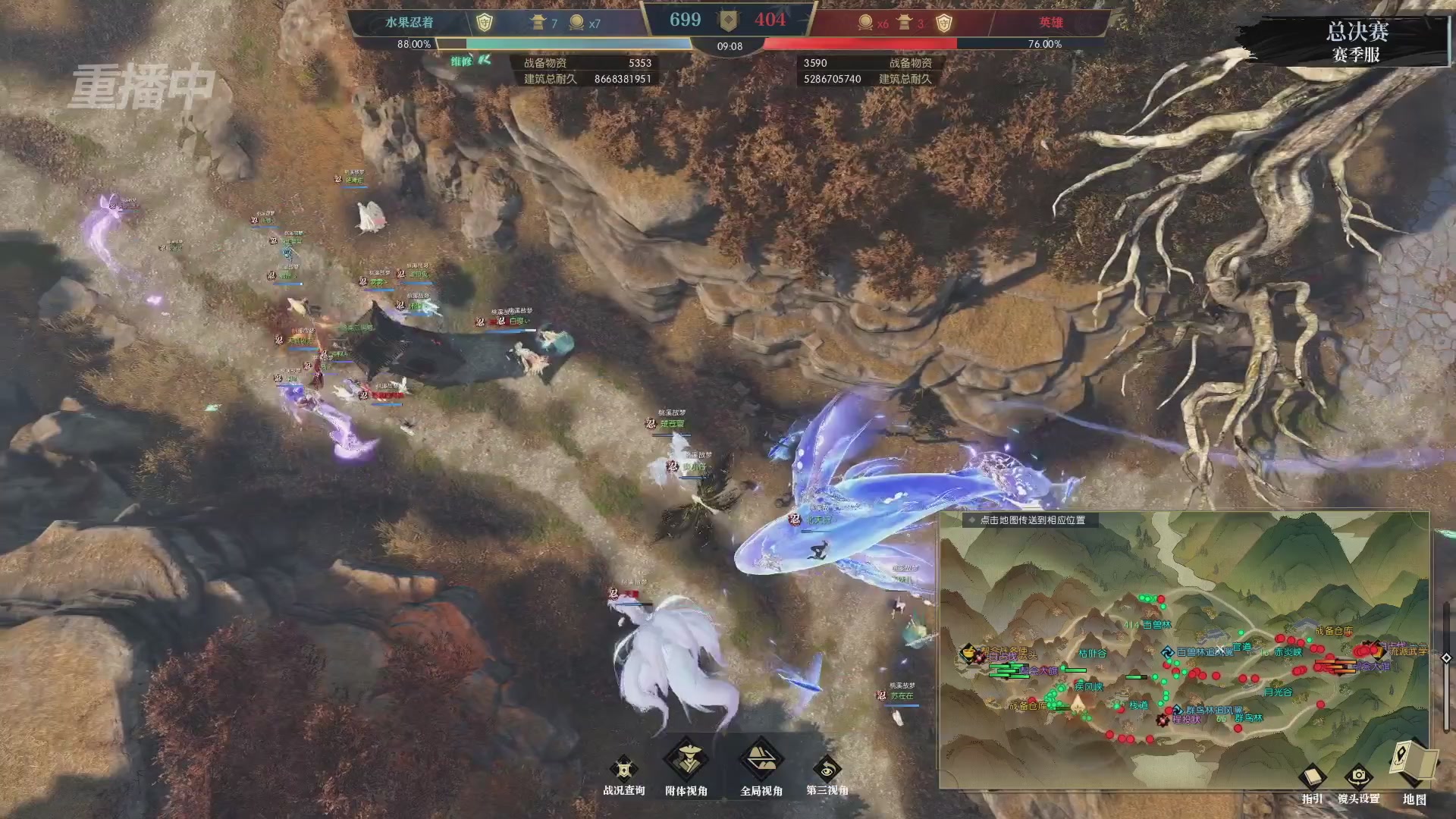Activate the 第三视角 third-person view icon

[x=827, y=768]
